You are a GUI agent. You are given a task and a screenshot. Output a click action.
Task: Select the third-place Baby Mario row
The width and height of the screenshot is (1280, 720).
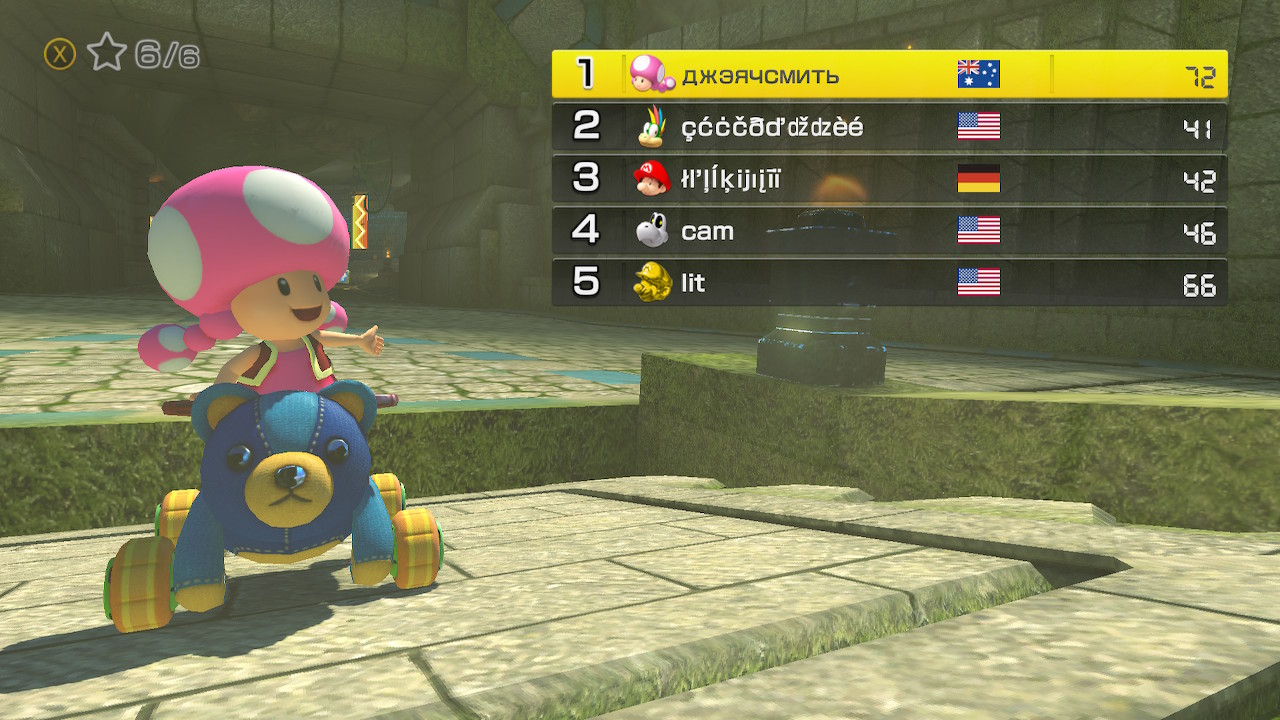pos(889,179)
